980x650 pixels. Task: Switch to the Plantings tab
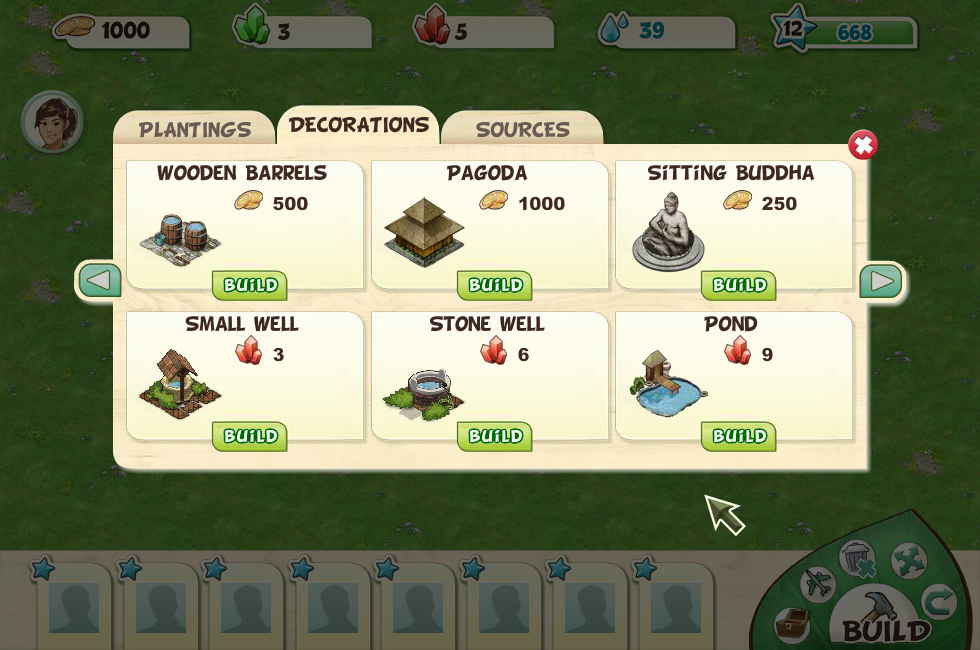click(194, 130)
